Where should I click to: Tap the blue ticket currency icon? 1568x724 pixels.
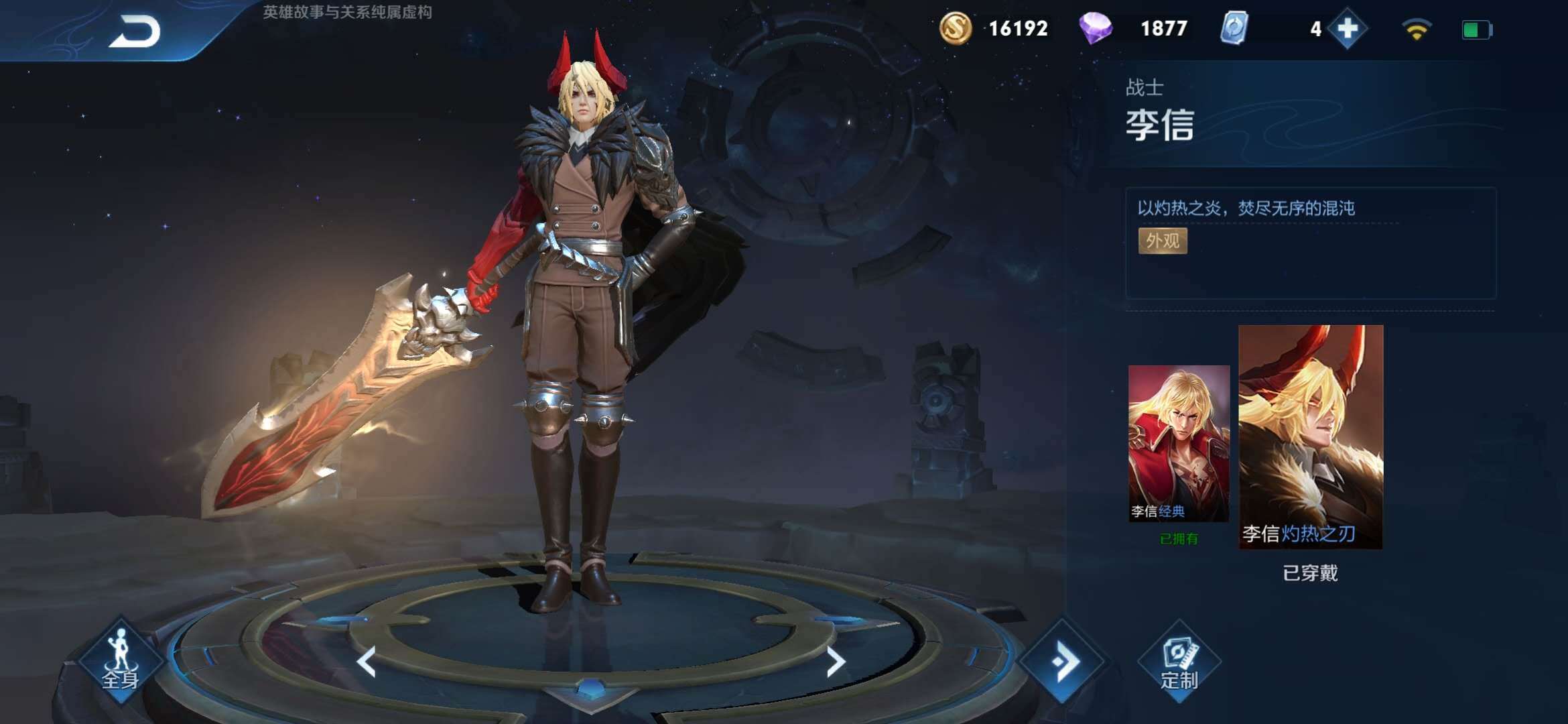(1234, 29)
